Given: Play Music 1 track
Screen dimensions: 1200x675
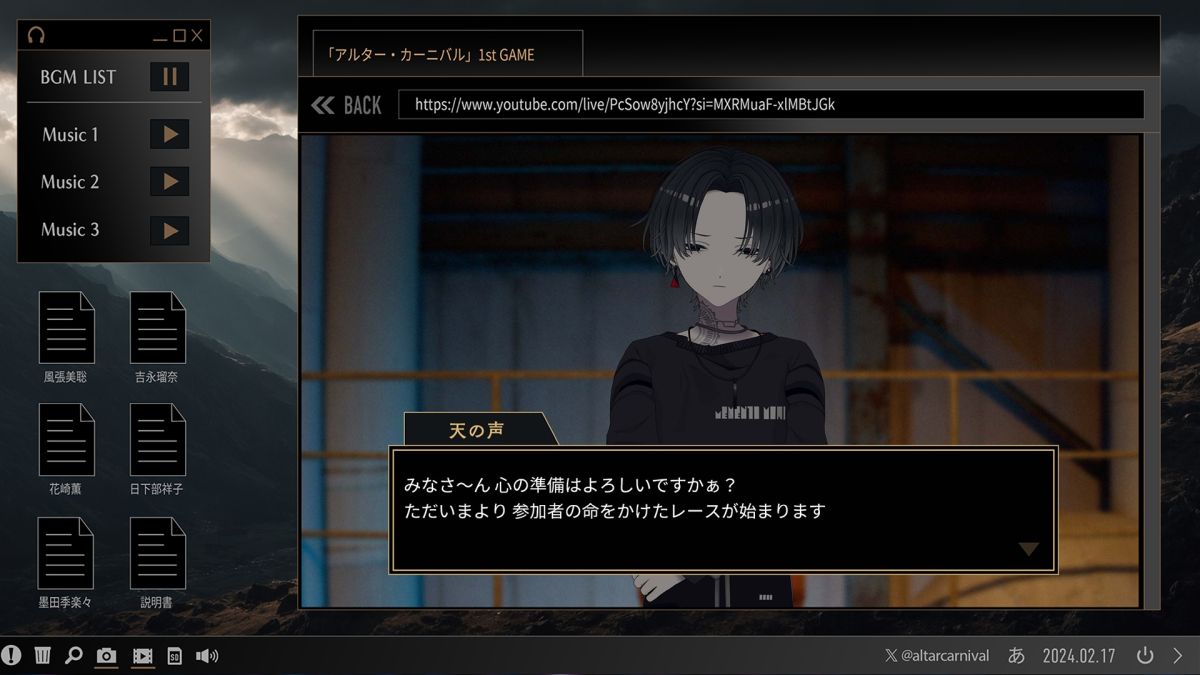Looking at the screenshot, I should click(x=169, y=134).
